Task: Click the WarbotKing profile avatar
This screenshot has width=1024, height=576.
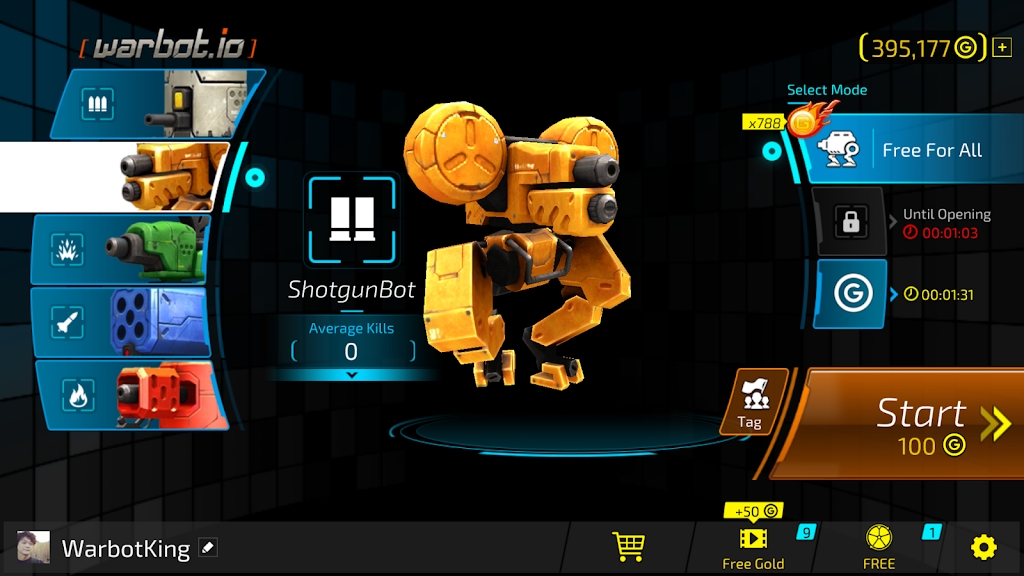Action: 33,548
